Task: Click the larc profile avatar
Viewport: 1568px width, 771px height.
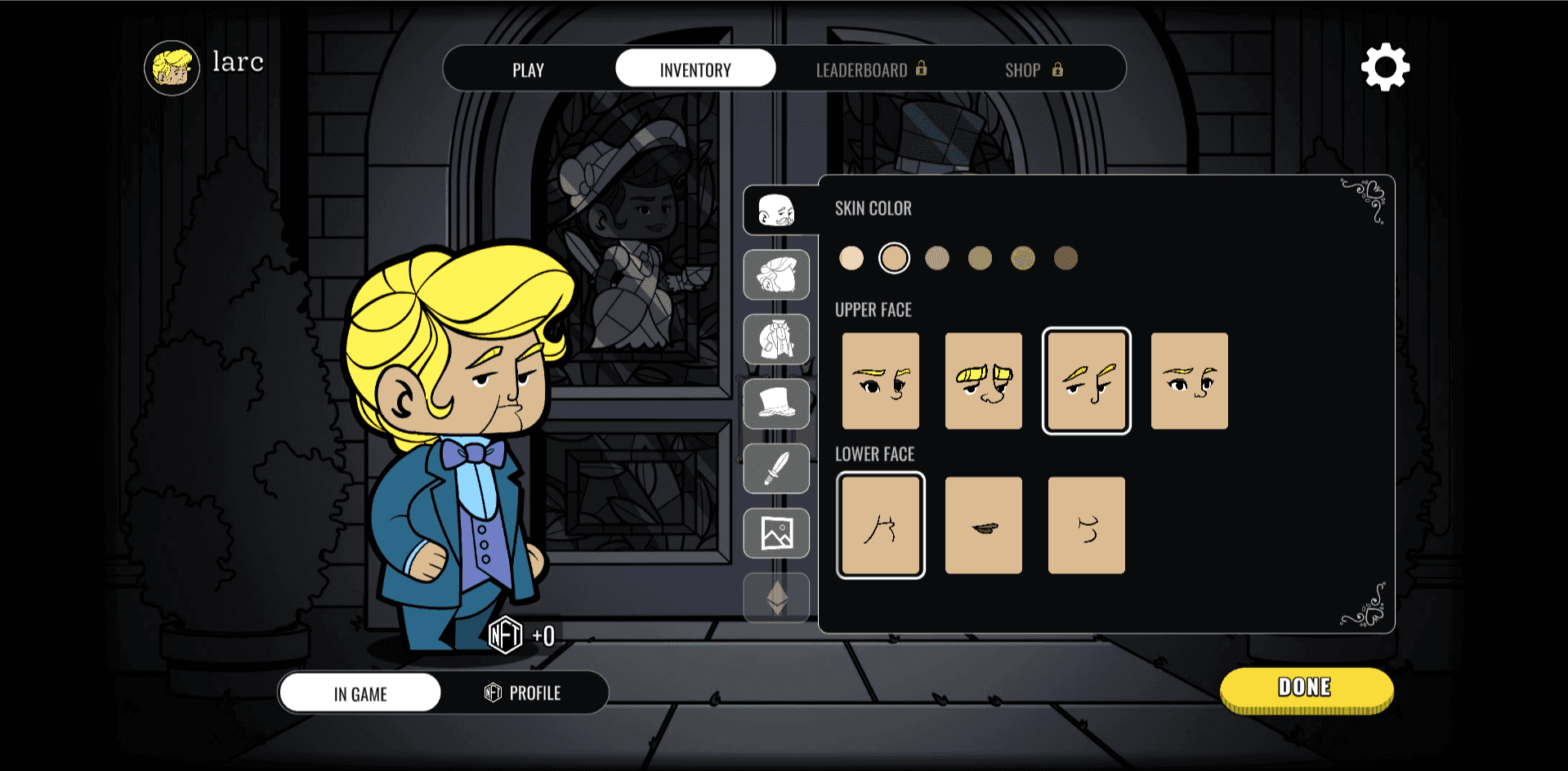Action: click(x=172, y=68)
